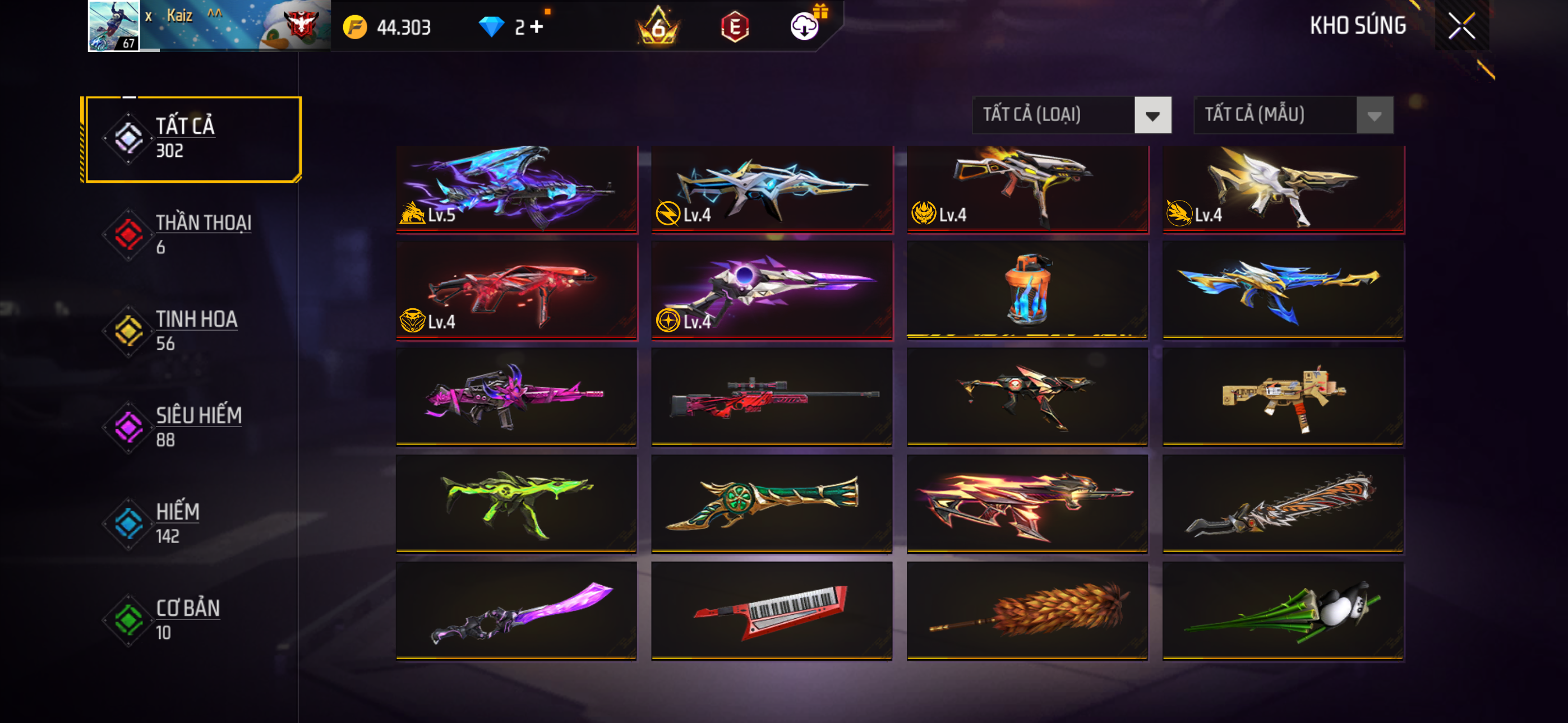Select the Tất Cả category tab
The width and height of the screenshot is (1568, 723).
192,139
